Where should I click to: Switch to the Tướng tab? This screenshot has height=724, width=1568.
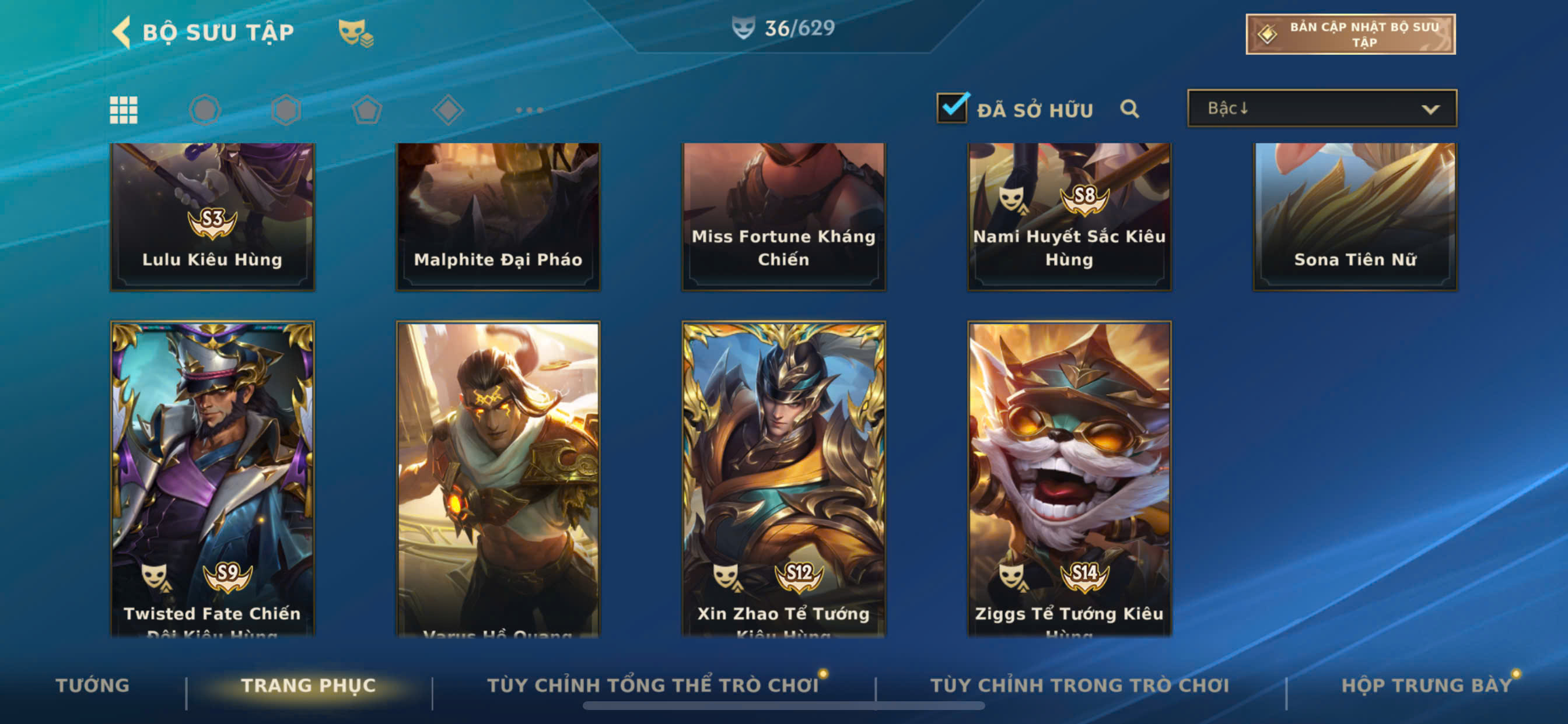click(x=93, y=685)
